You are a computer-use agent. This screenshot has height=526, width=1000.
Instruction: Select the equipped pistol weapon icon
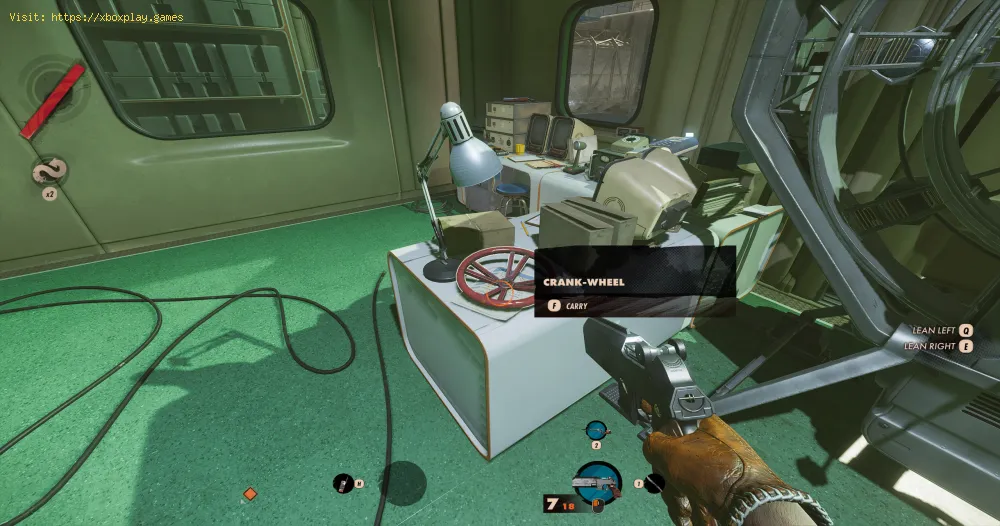pyautogui.click(x=597, y=483)
